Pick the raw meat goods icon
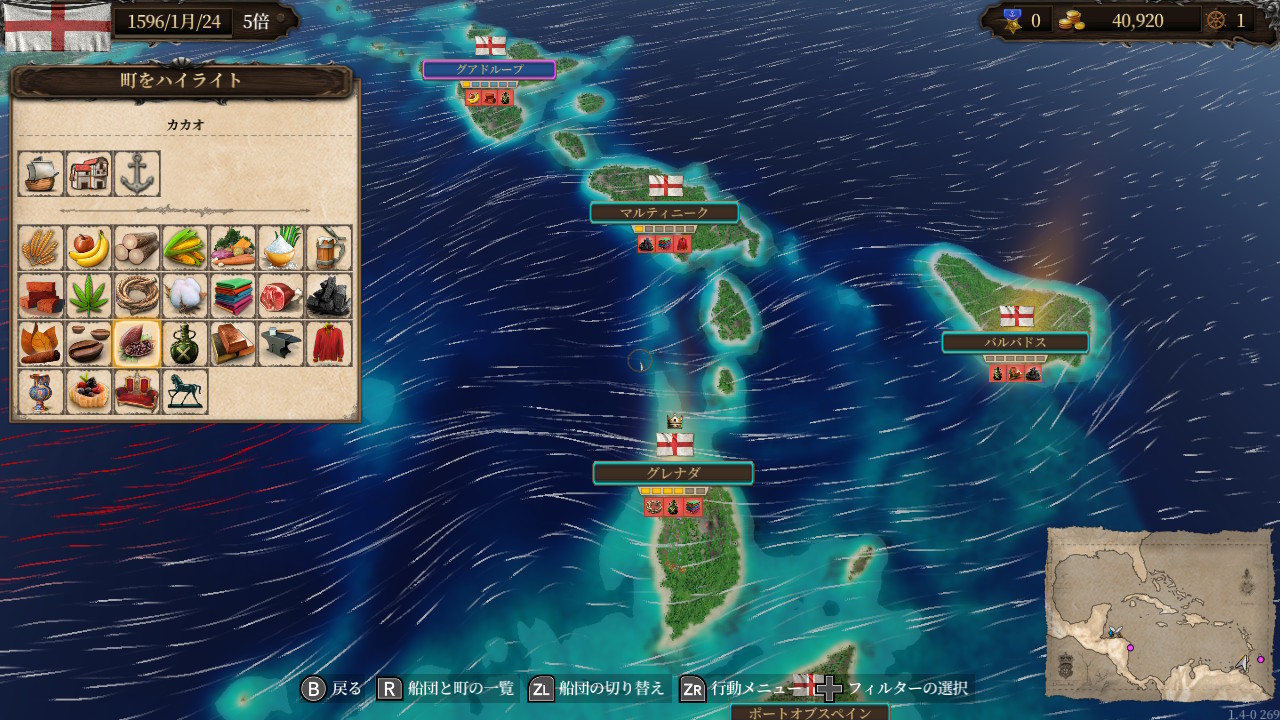The width and height of the screenshot is (1280, 720). pos(281,295)
